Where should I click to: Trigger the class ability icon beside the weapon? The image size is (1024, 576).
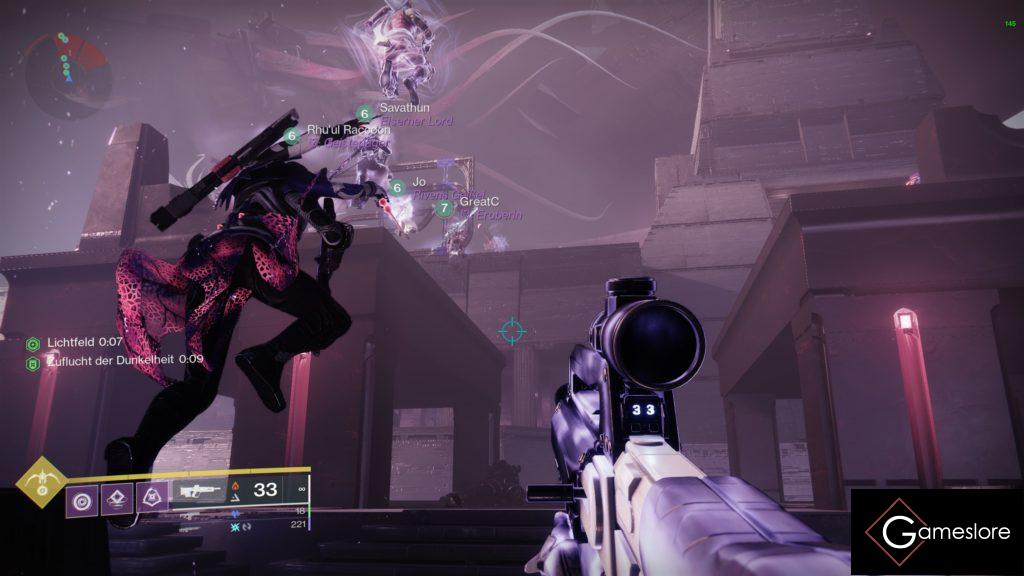tap(152, 497)
